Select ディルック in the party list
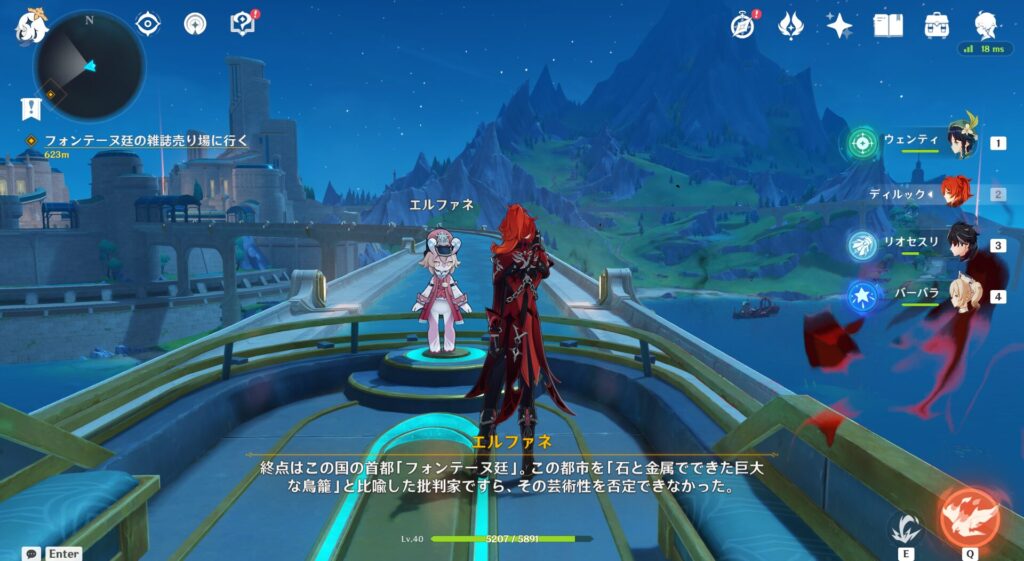This screenshot has width=1024, height=561. click(958, 193)
